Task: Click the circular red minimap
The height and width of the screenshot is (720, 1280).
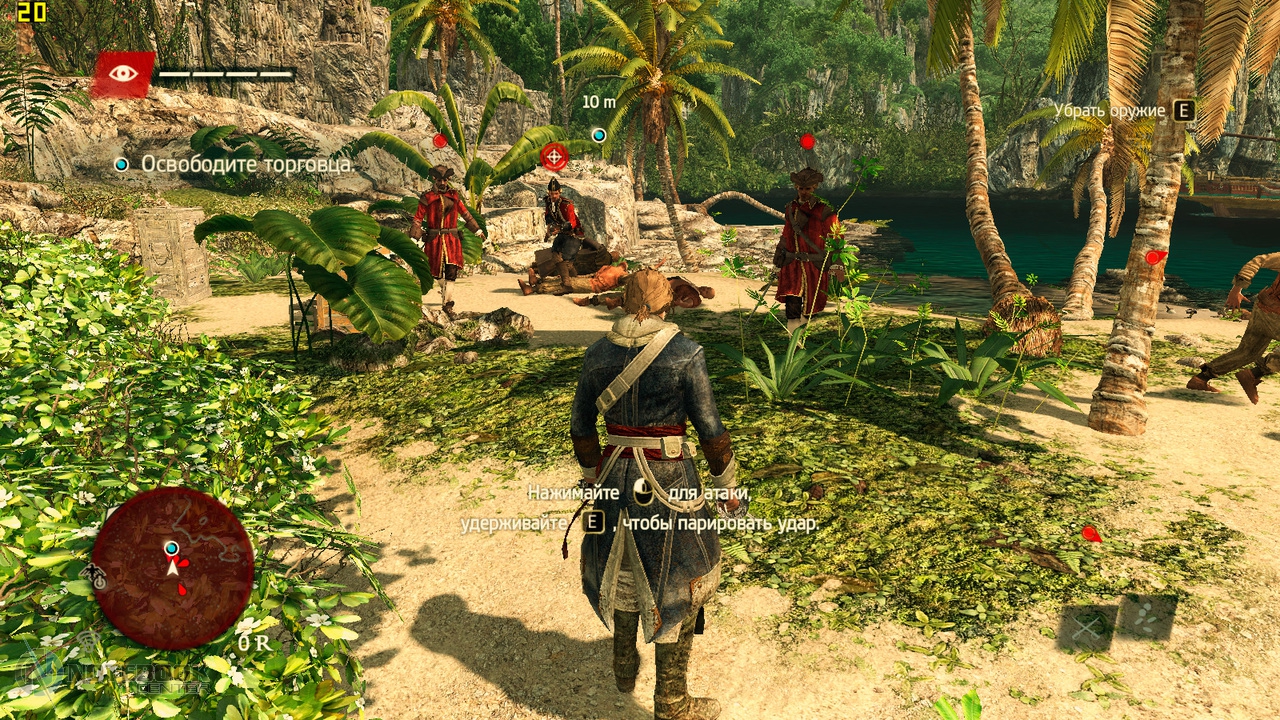Action: point(172,568)
